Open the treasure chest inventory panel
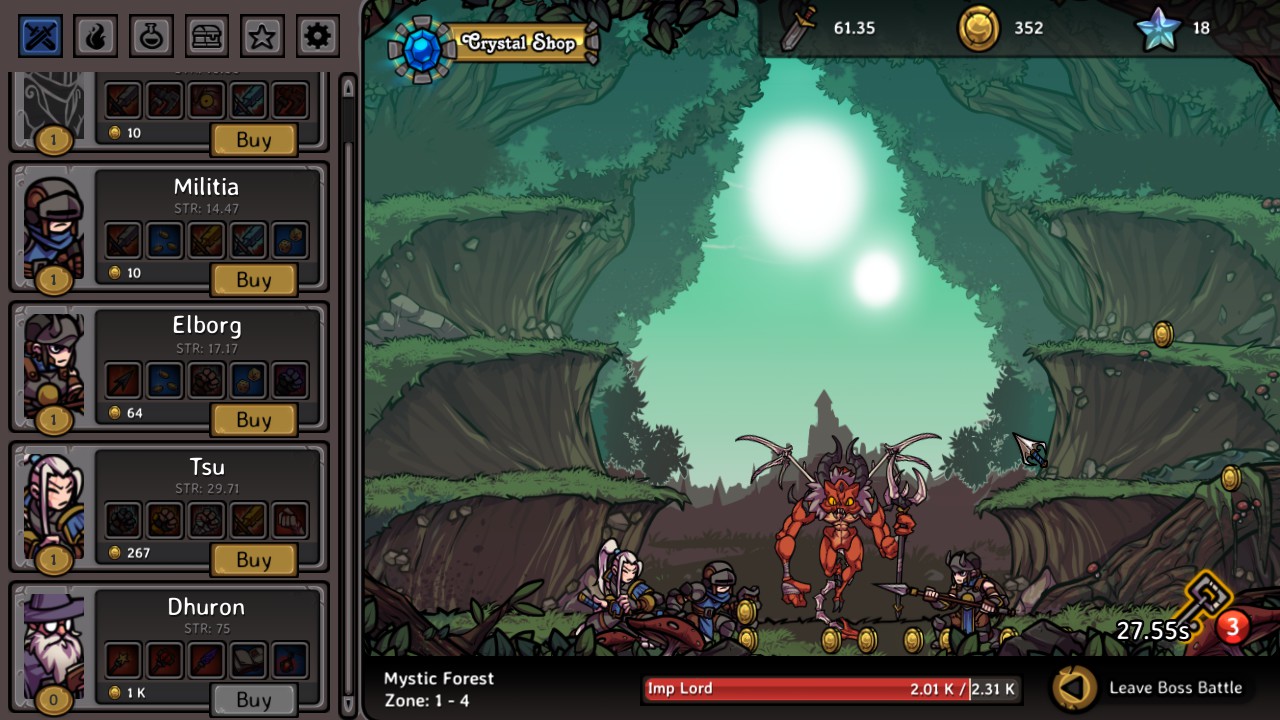Image resolution: width=1280 pixels, height=720 pixels. tap(206, 35)
